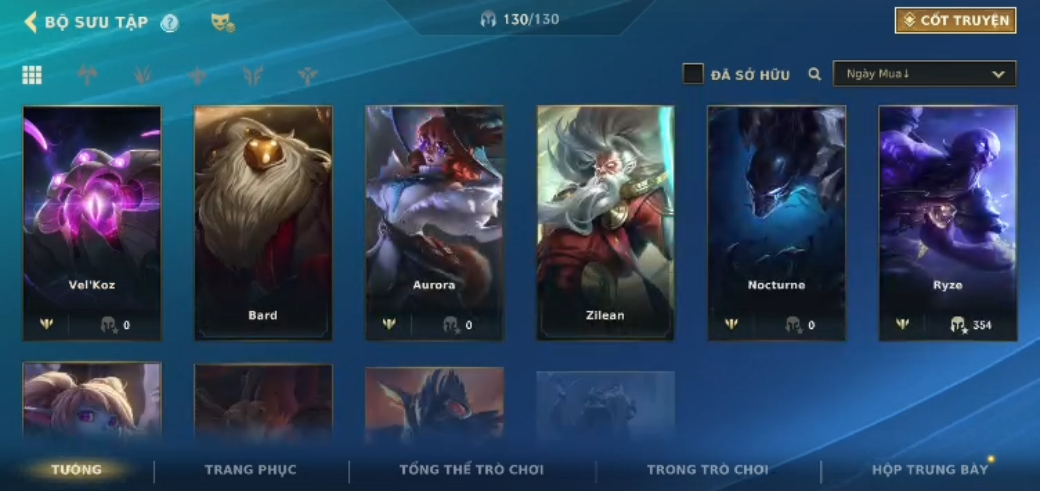1040x491 pixels.
Task: Open the Ryze champion card
Action: click(x=947, y=222)
